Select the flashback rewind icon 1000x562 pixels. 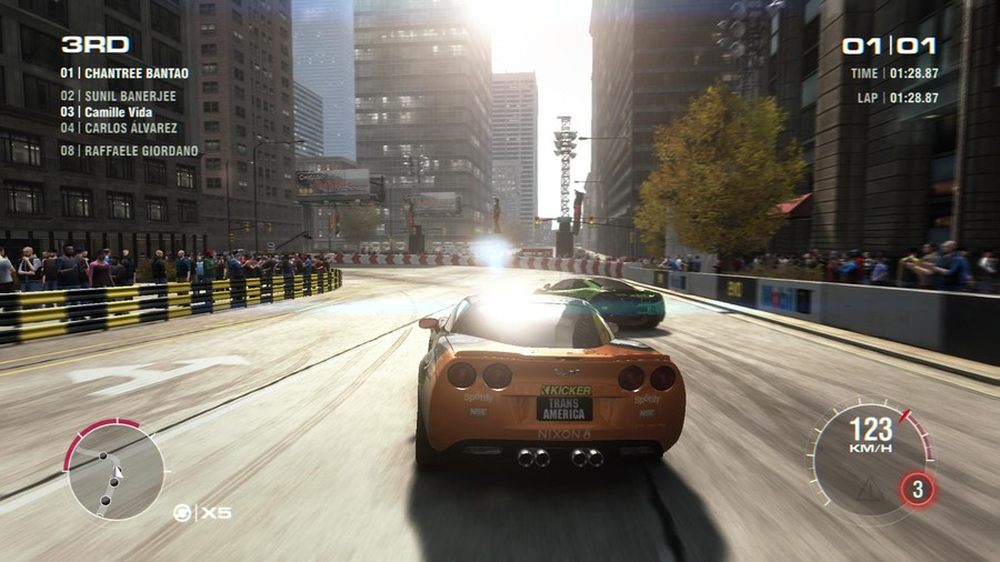(182, 513)
